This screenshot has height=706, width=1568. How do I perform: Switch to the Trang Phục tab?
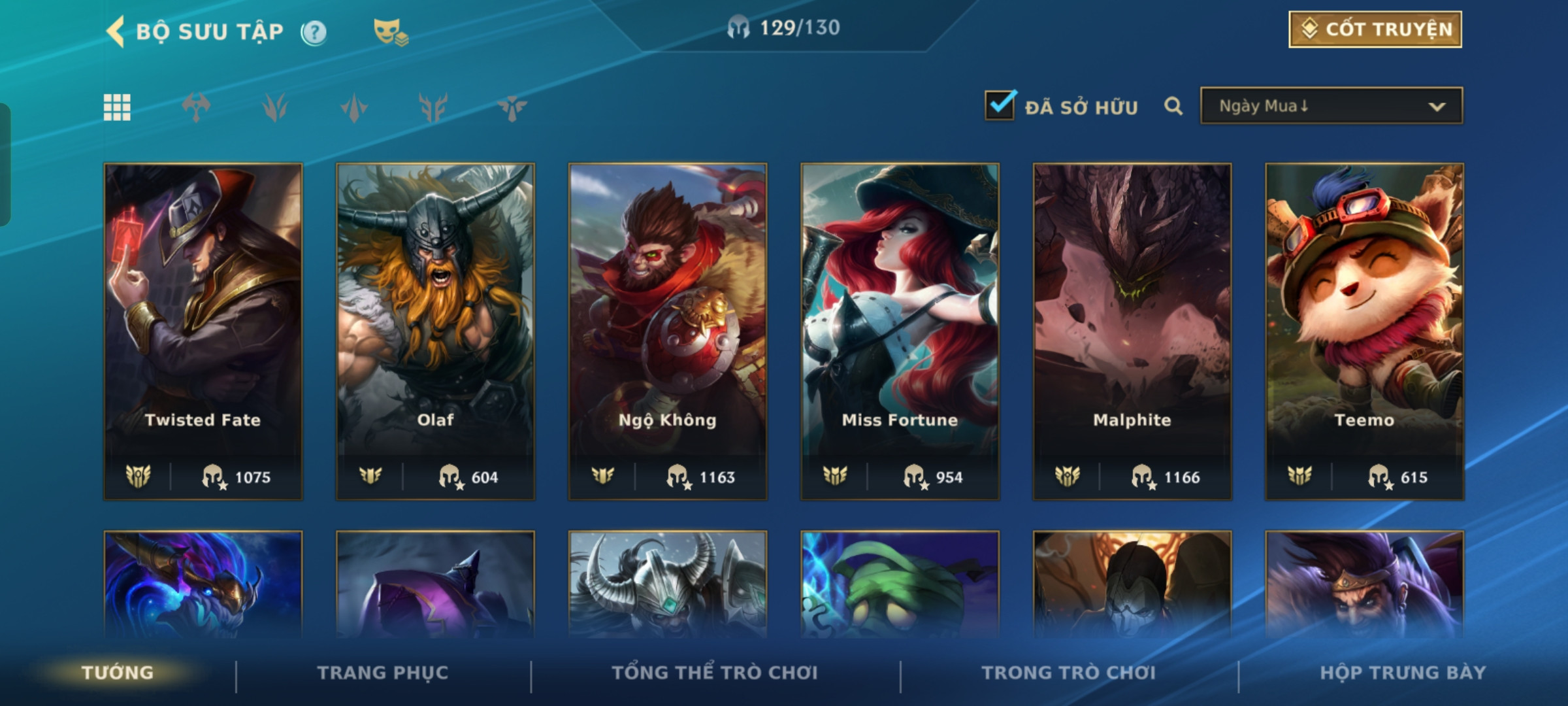383,673
